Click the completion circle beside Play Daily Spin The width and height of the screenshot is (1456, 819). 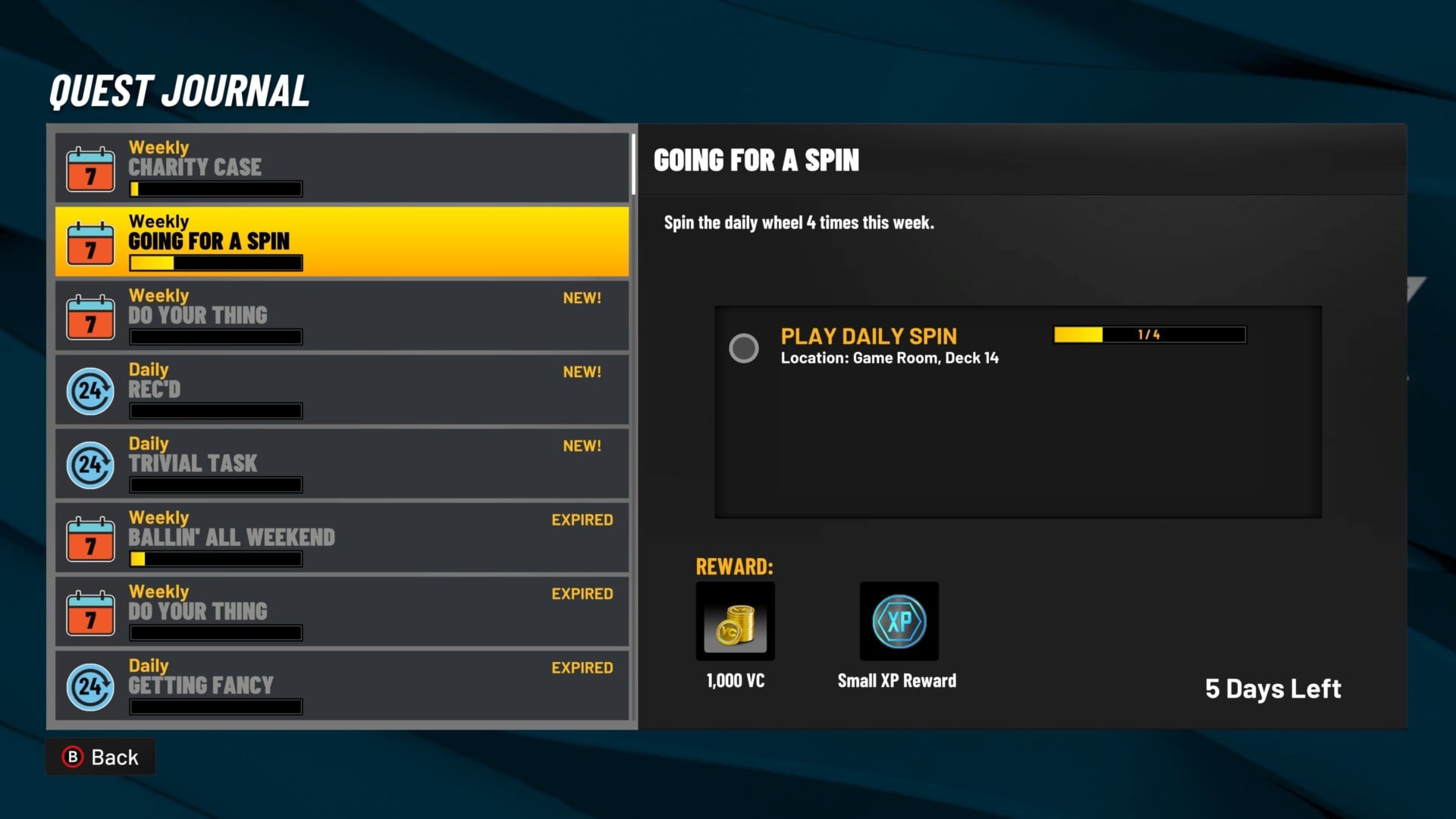(x=745, y=348)
